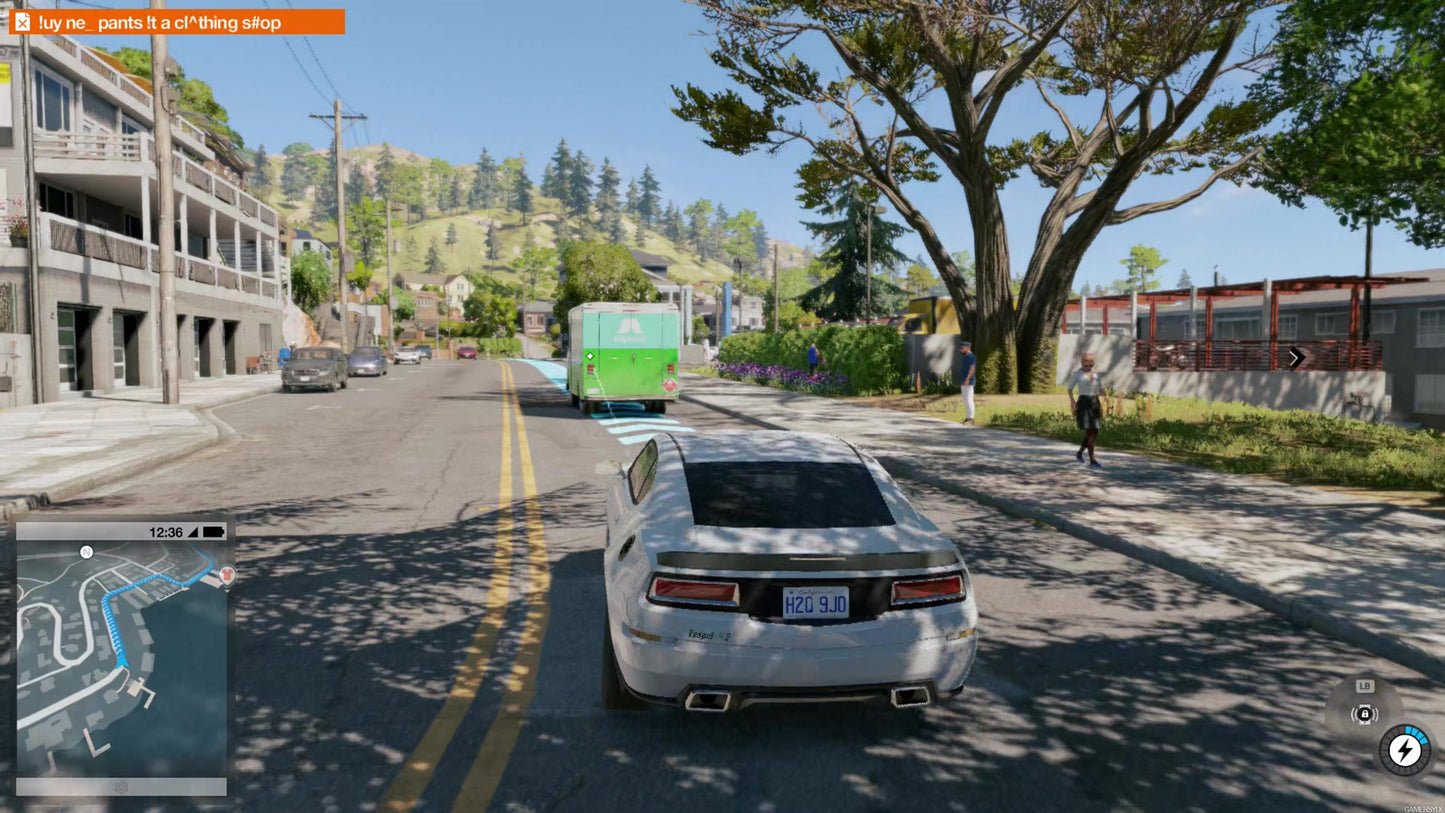Select the lightning bolt vehicle hack icon

click(1403, 751)
